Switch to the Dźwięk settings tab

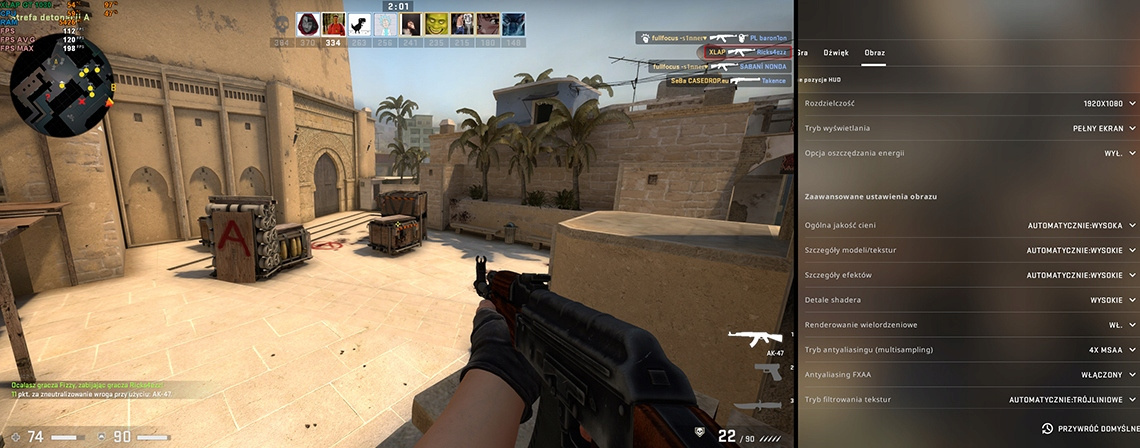point(835,52)
